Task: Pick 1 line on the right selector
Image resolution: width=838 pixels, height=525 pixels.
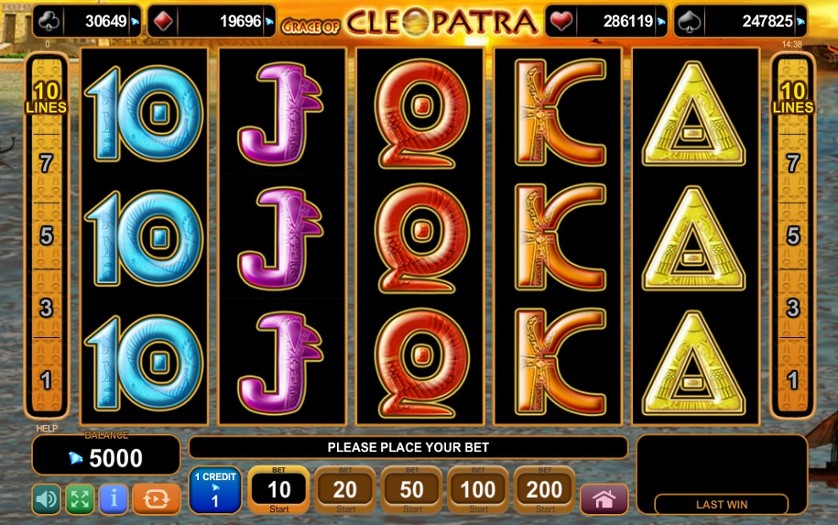Action: (x=793, y=380)
